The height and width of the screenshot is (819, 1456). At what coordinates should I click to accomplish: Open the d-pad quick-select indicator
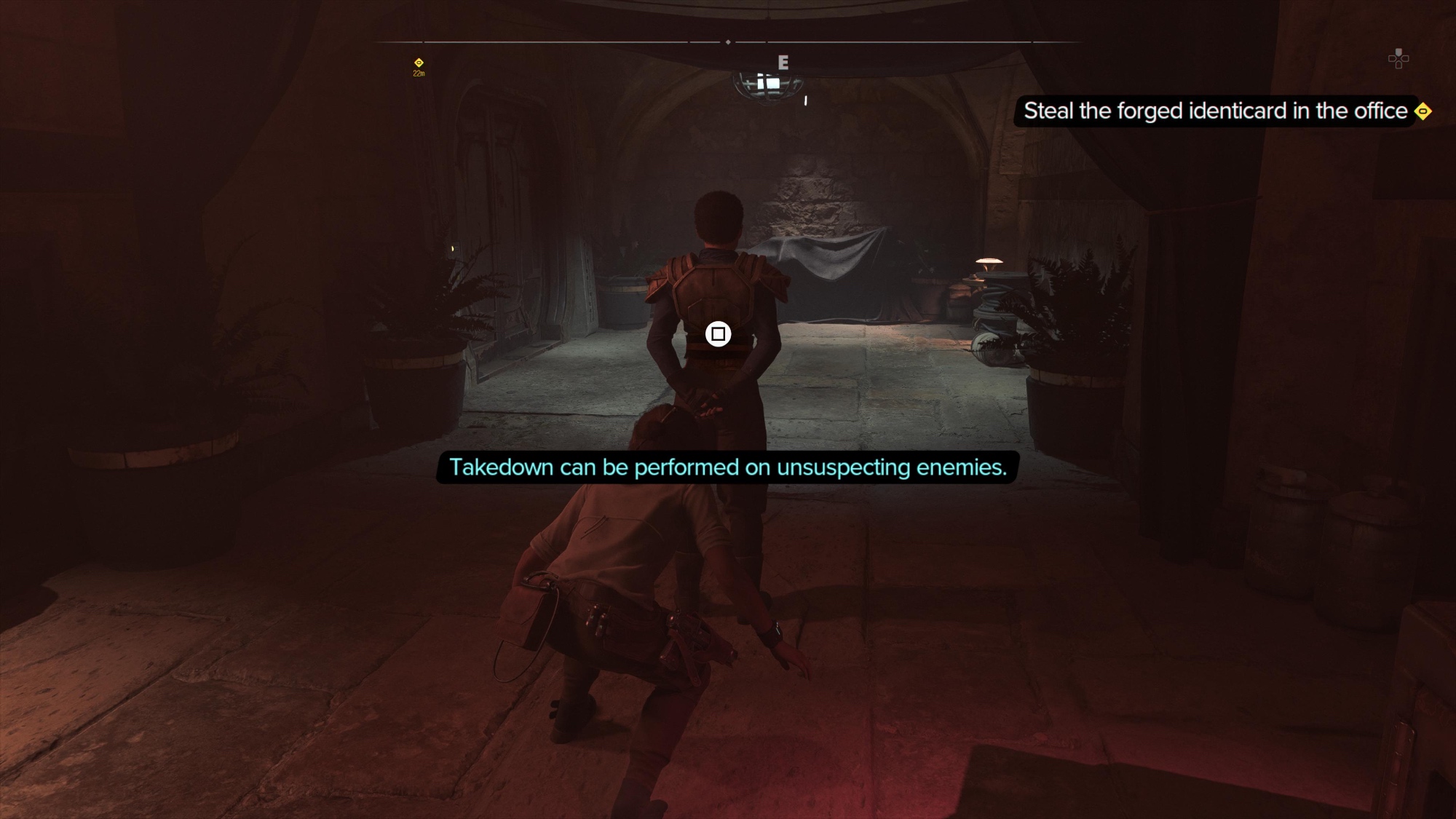(x=1398, y=59)
